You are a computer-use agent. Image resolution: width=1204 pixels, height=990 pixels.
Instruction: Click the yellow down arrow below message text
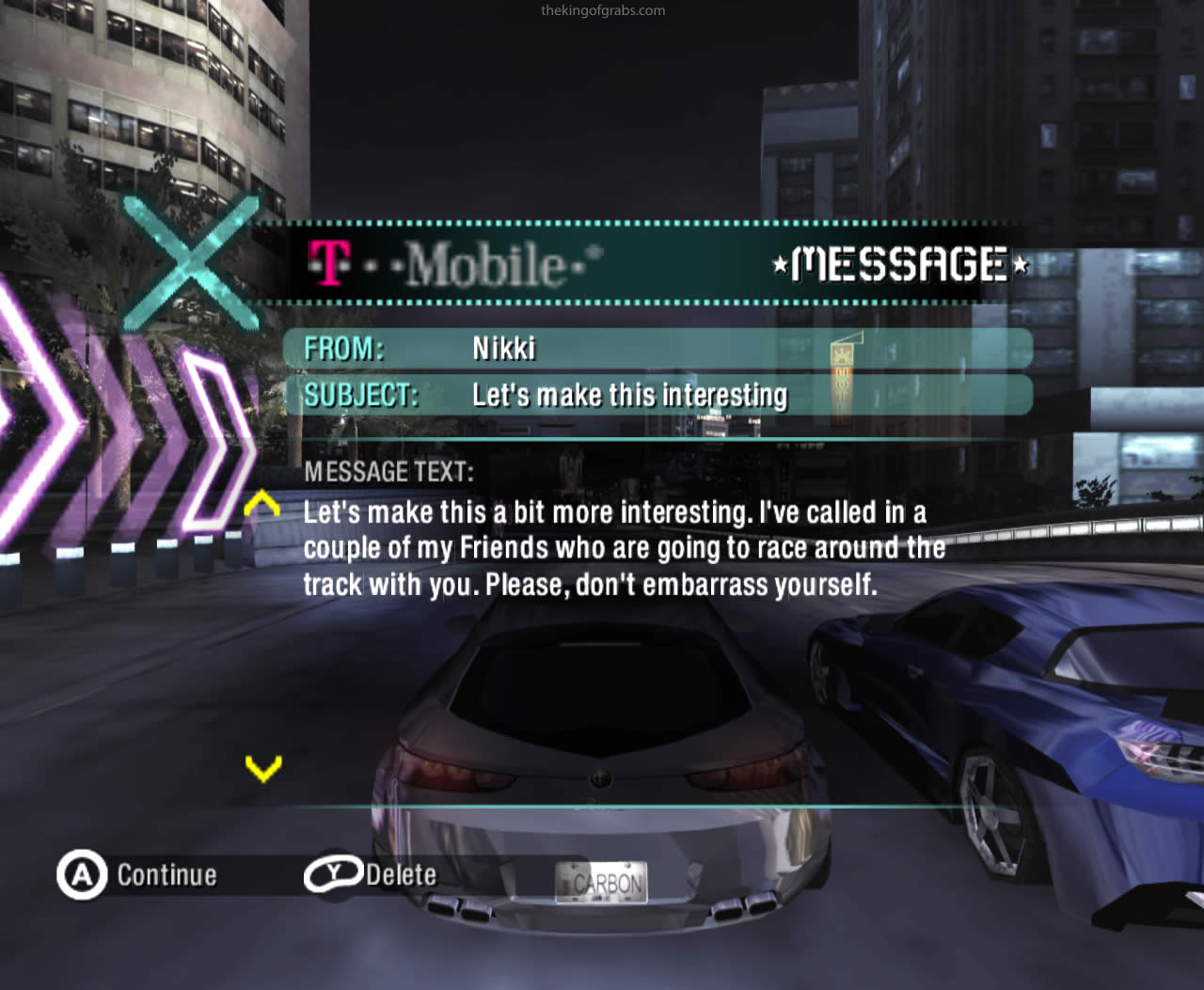coord(263,768)
